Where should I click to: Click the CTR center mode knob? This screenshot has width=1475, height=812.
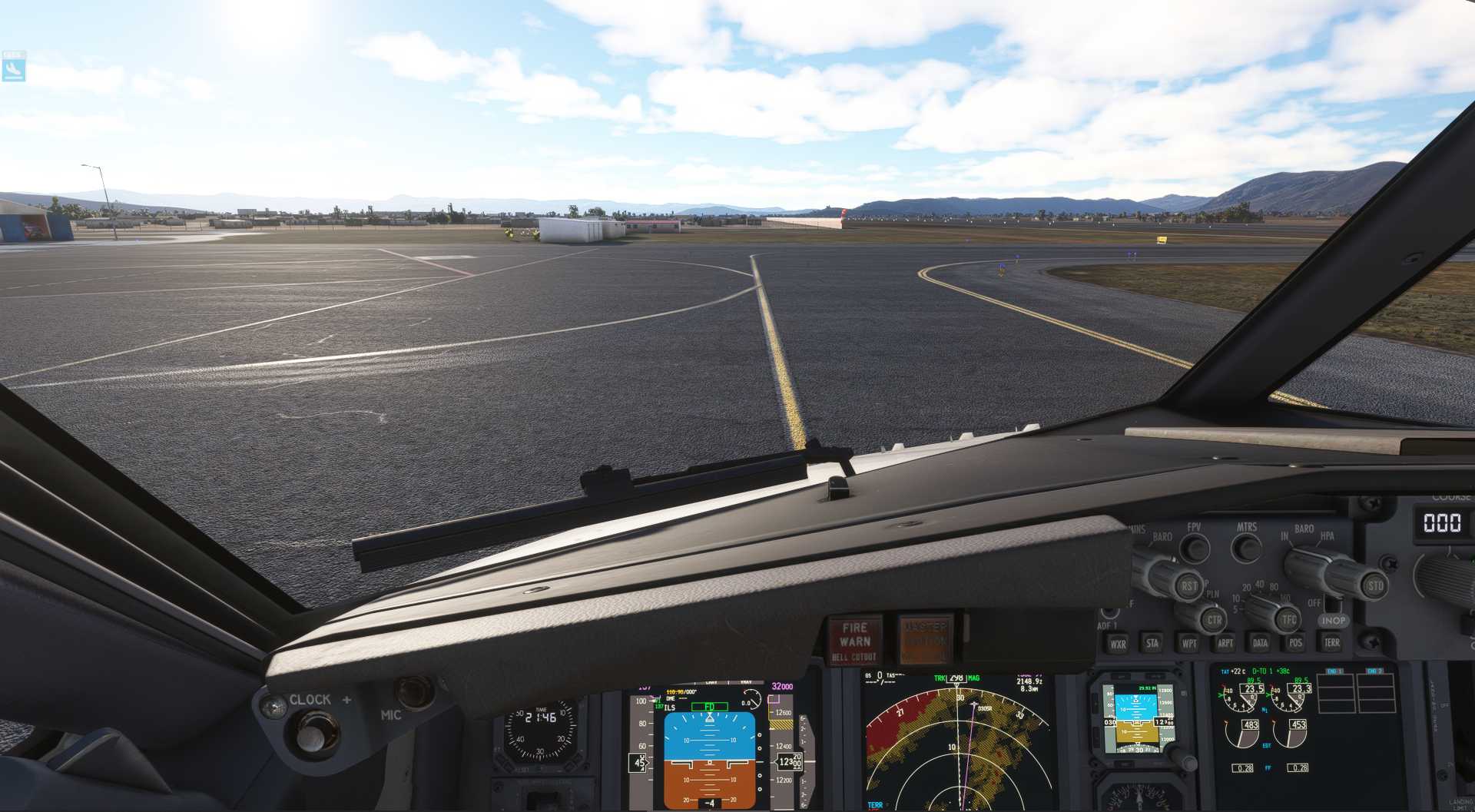[1214, 619]
